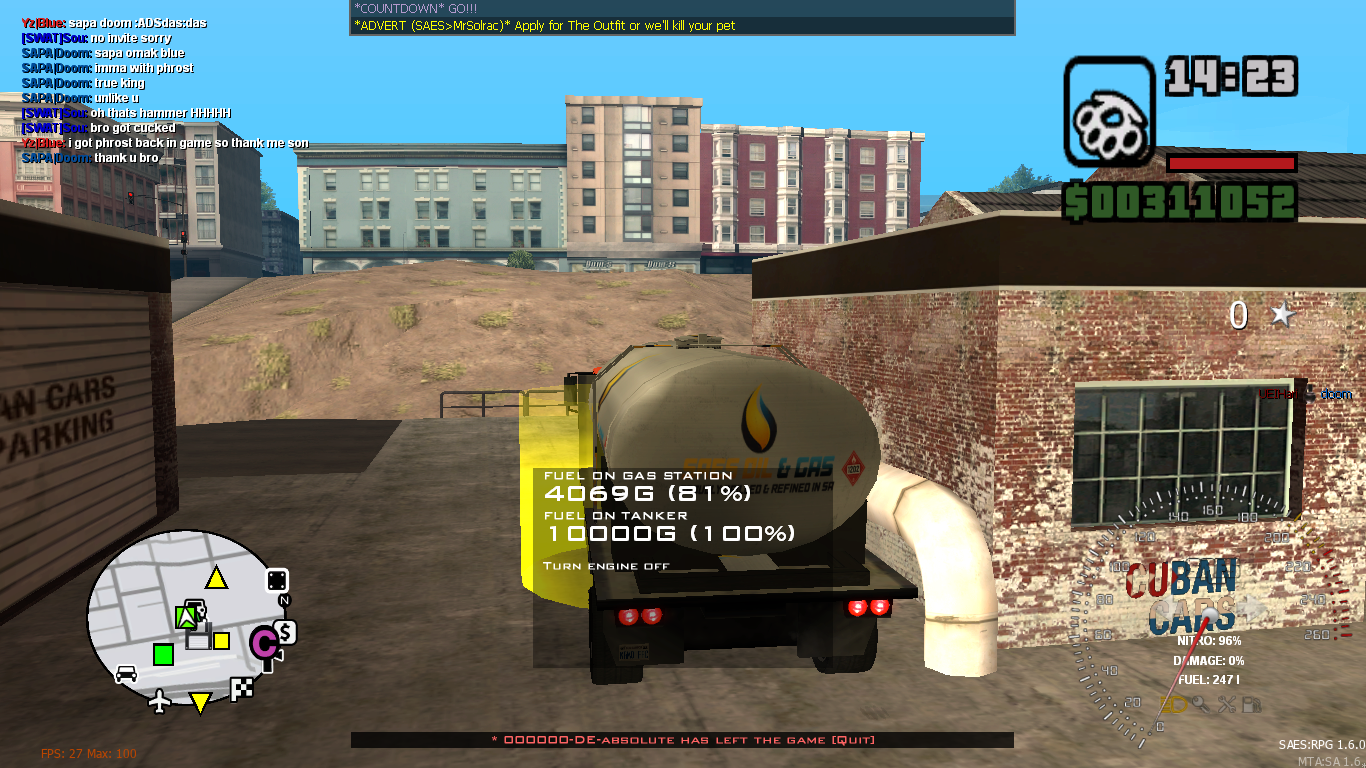
Task: Select the airplane blip on the minimap
Action: (x=159, y=703)
